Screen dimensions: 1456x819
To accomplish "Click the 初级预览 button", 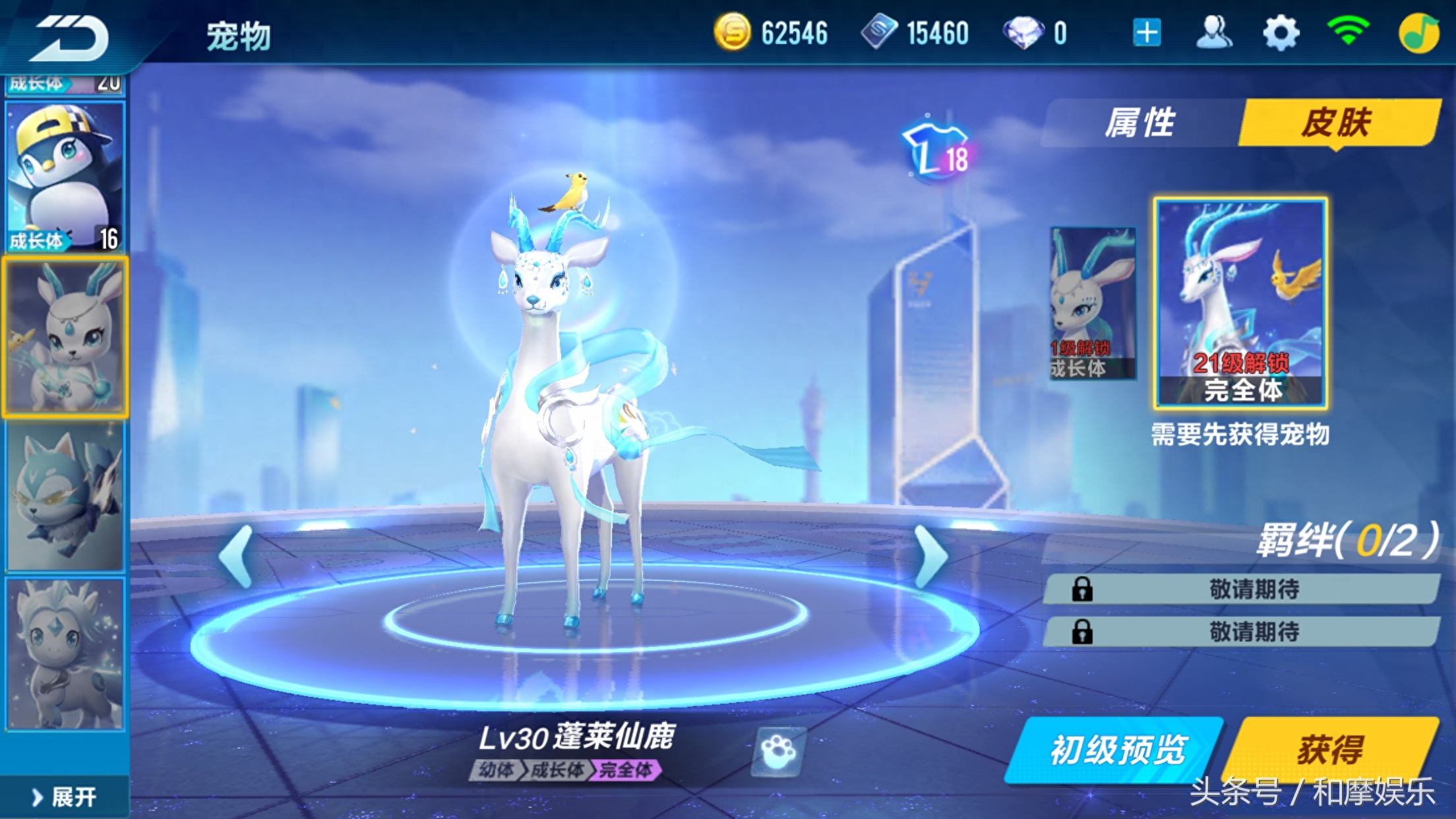I will (1116, 750).
